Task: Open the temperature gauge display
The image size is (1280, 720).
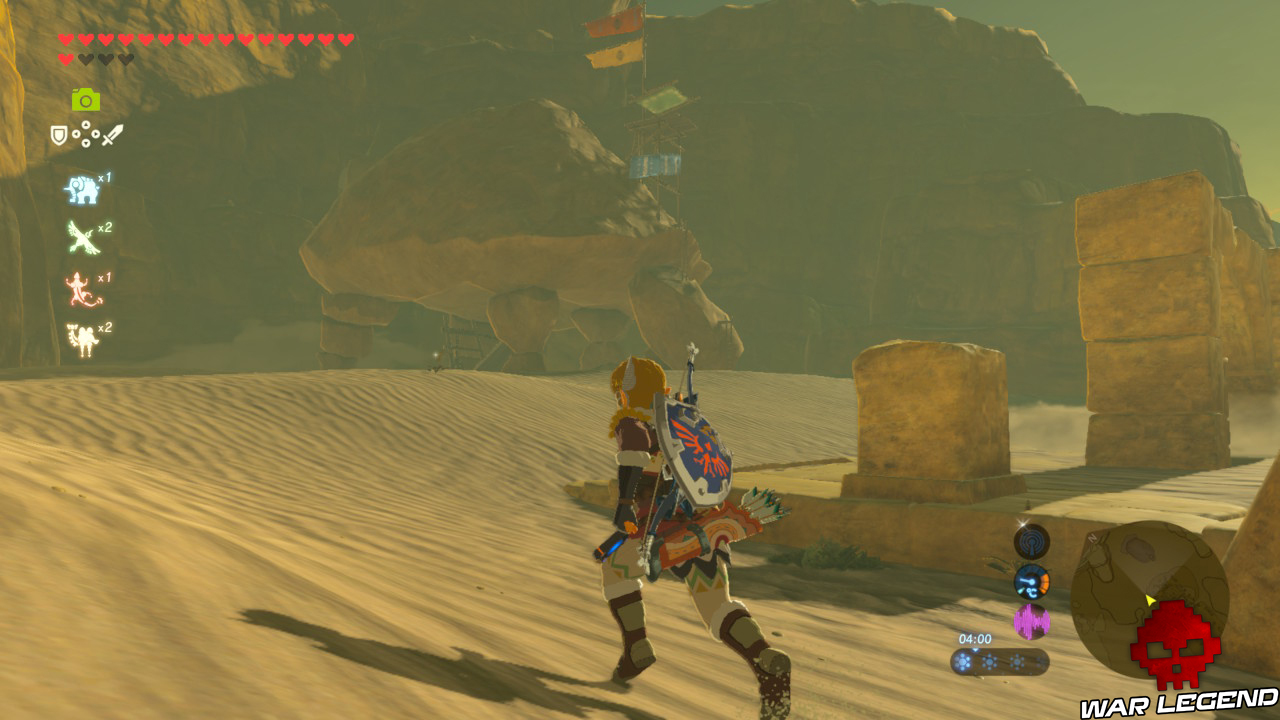Action: 1031,581
